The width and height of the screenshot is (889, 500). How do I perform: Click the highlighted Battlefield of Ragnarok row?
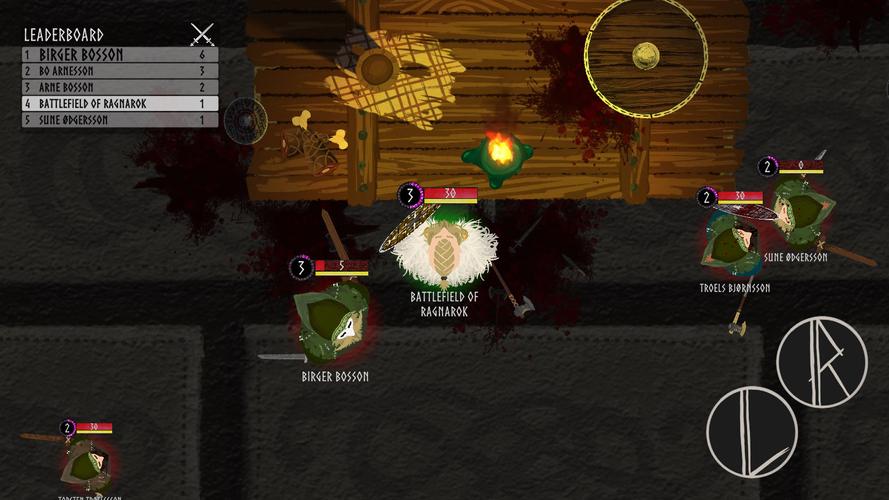click(x=120, y=103)
